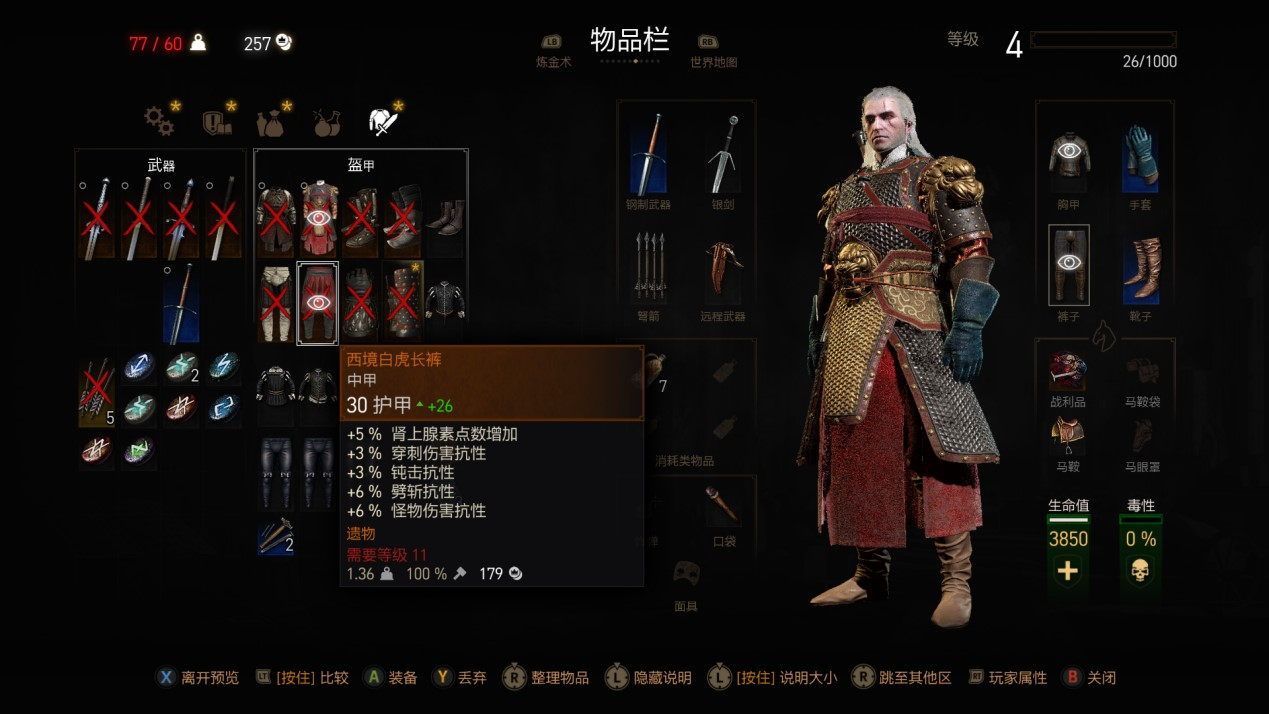Open the potions and food tab
Screen dimensions: 1269x714
[x=325, y=122]
